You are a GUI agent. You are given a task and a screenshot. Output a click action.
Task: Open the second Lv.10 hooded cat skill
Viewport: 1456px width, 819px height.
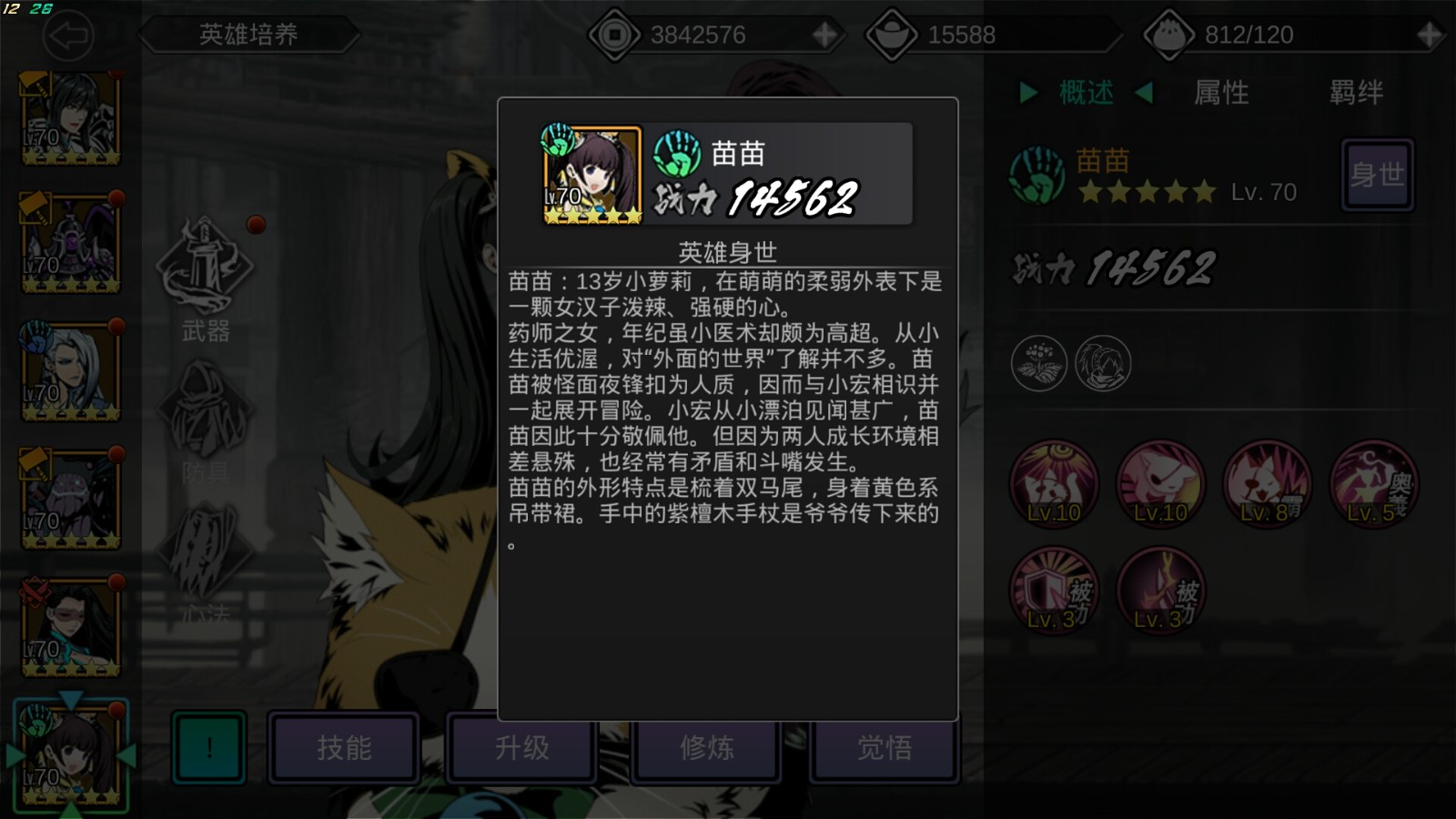tap(1161, 485)
